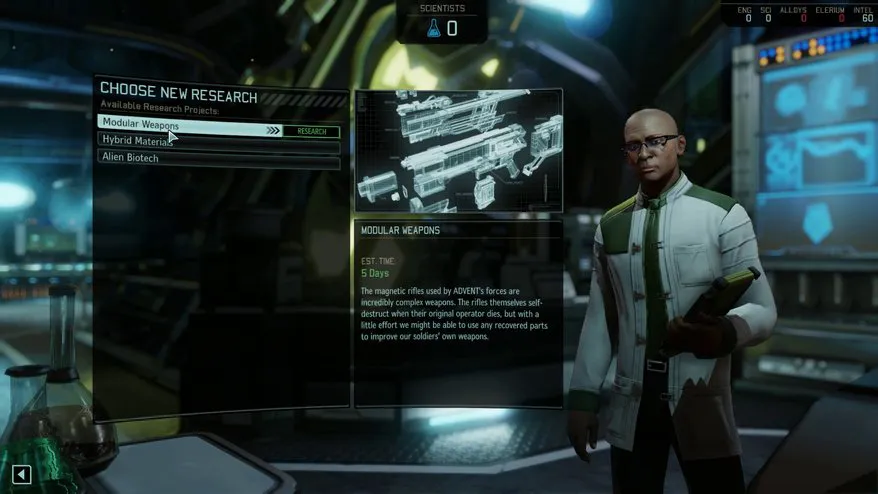This screenshot has height=494, width=878.
Task: Click the green Research button
Action: tap(311, 131)
